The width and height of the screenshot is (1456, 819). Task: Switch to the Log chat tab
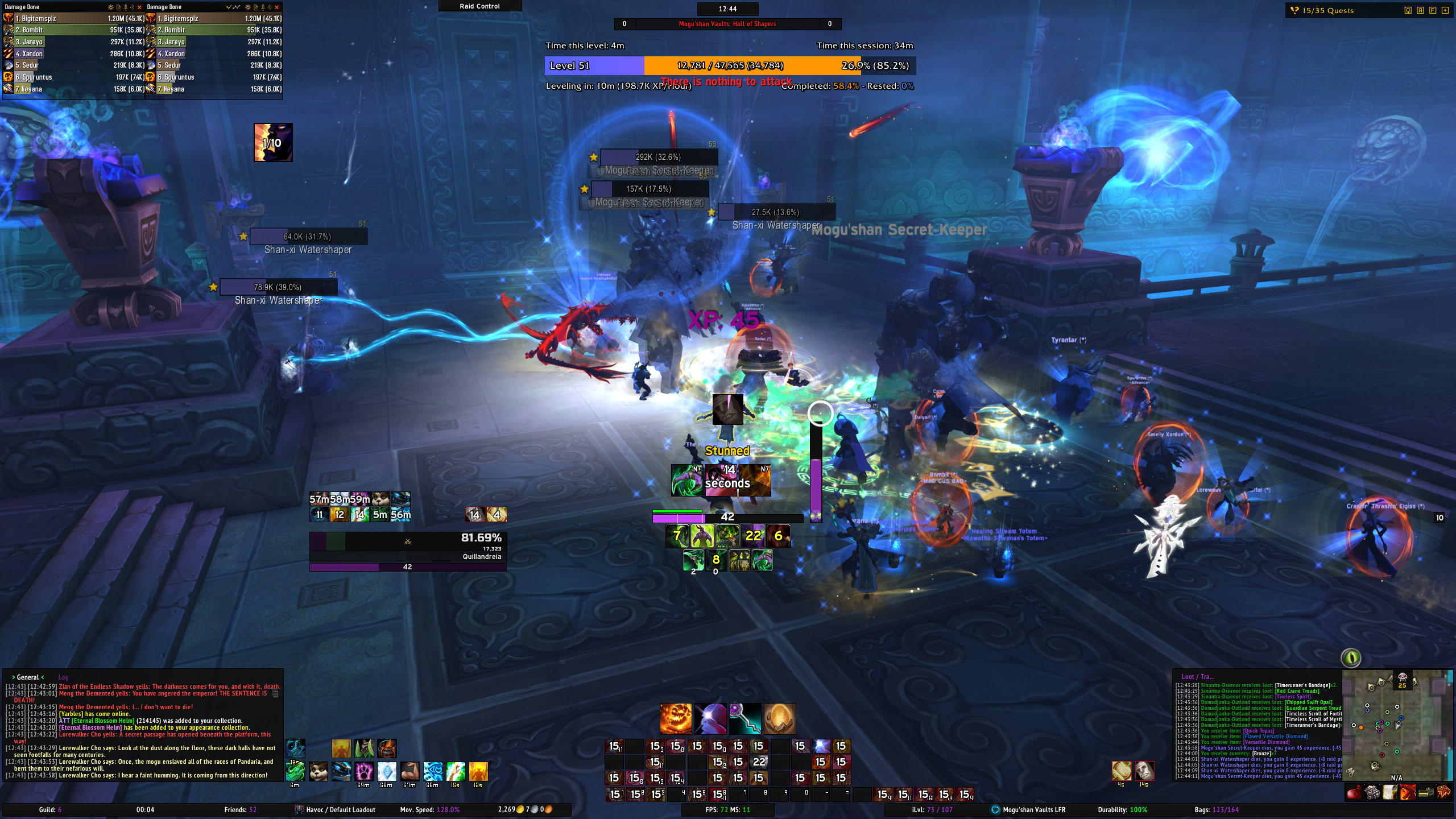[x=63, y=677]
